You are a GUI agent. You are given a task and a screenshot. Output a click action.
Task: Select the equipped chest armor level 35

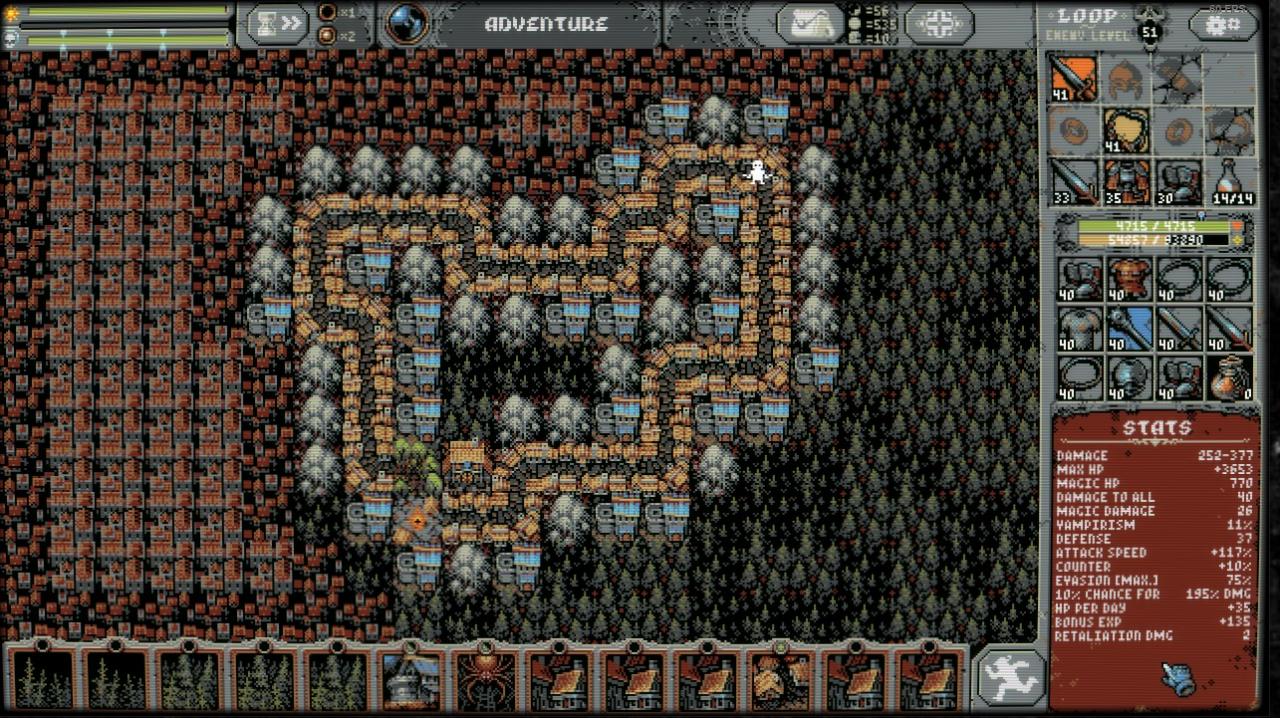click(x=1126, y=182)
